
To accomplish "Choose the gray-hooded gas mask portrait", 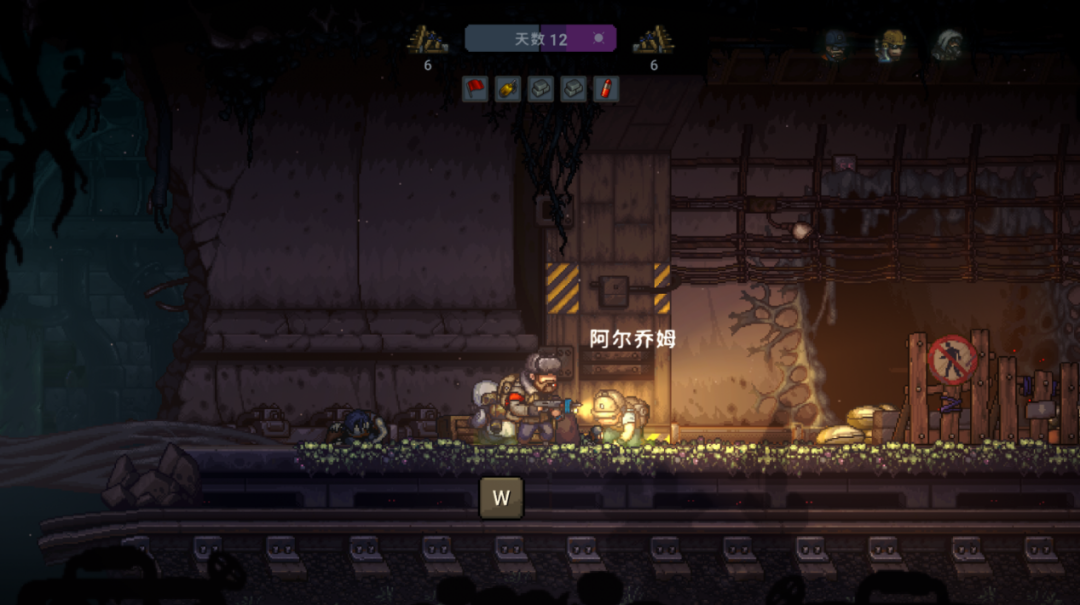I will click(x=948, y=45).
